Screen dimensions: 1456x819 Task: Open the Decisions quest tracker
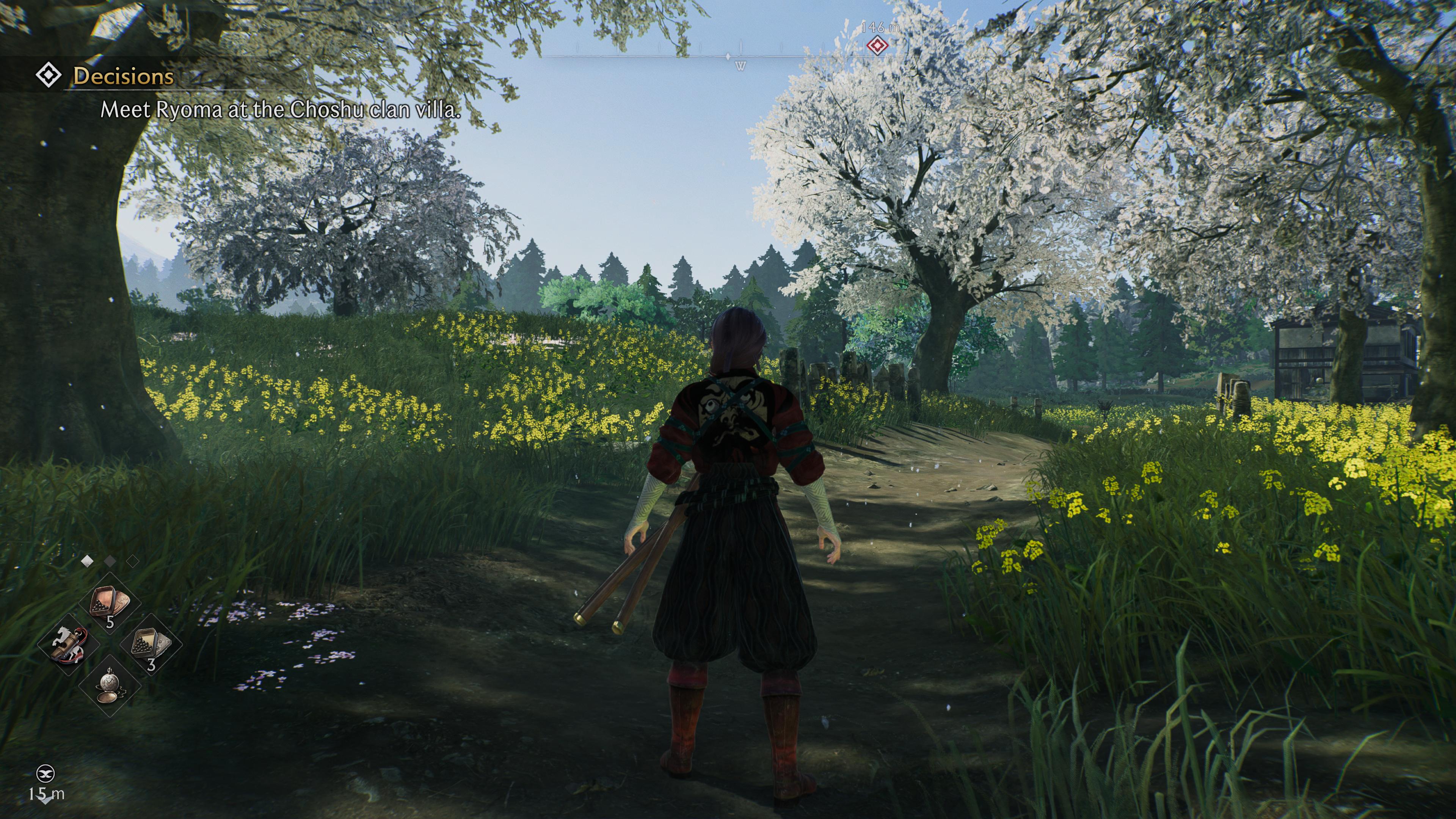pyautogui.click(x=122, y=76)
